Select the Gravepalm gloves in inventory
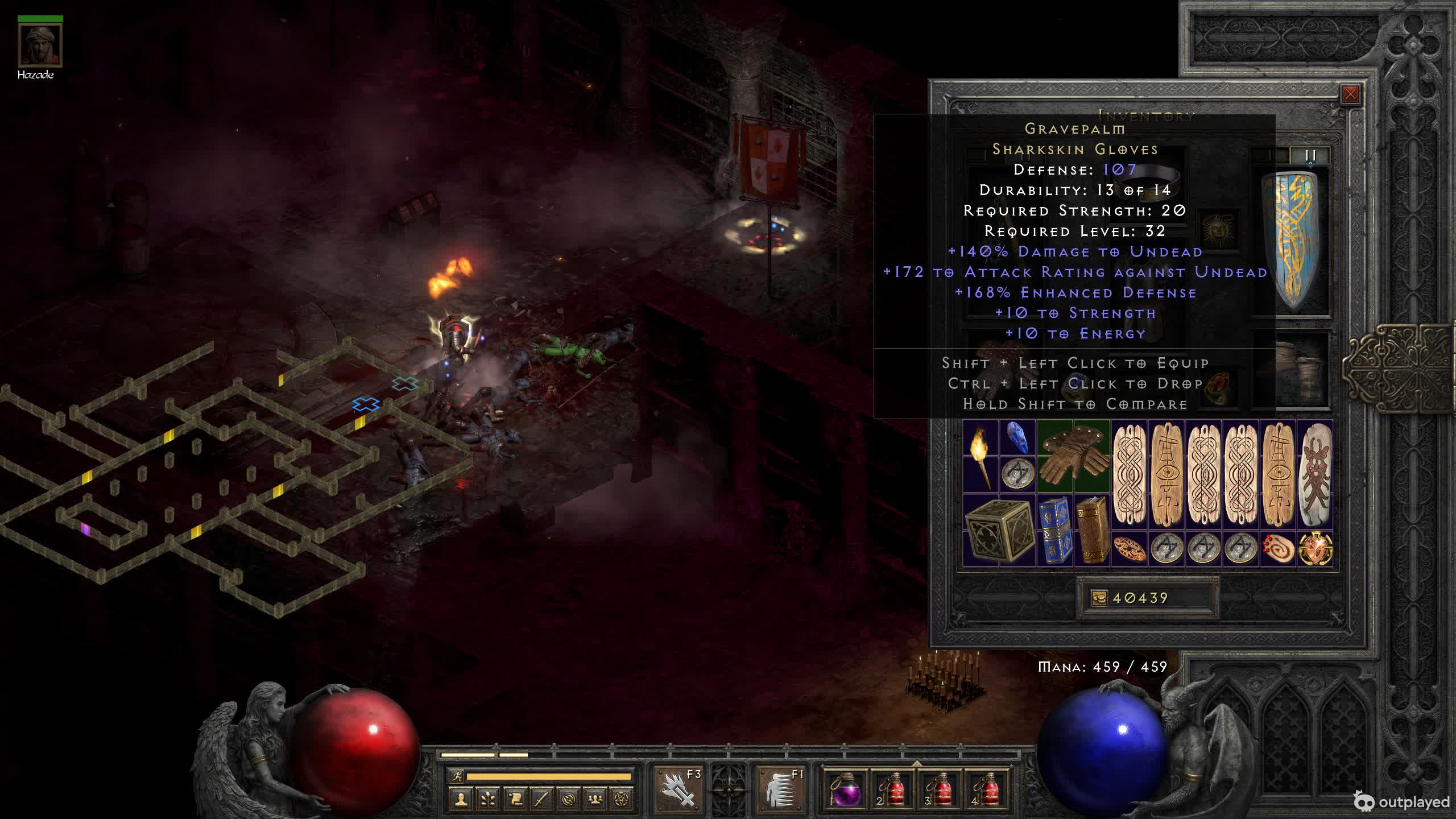 click(x=1073, y=457)
